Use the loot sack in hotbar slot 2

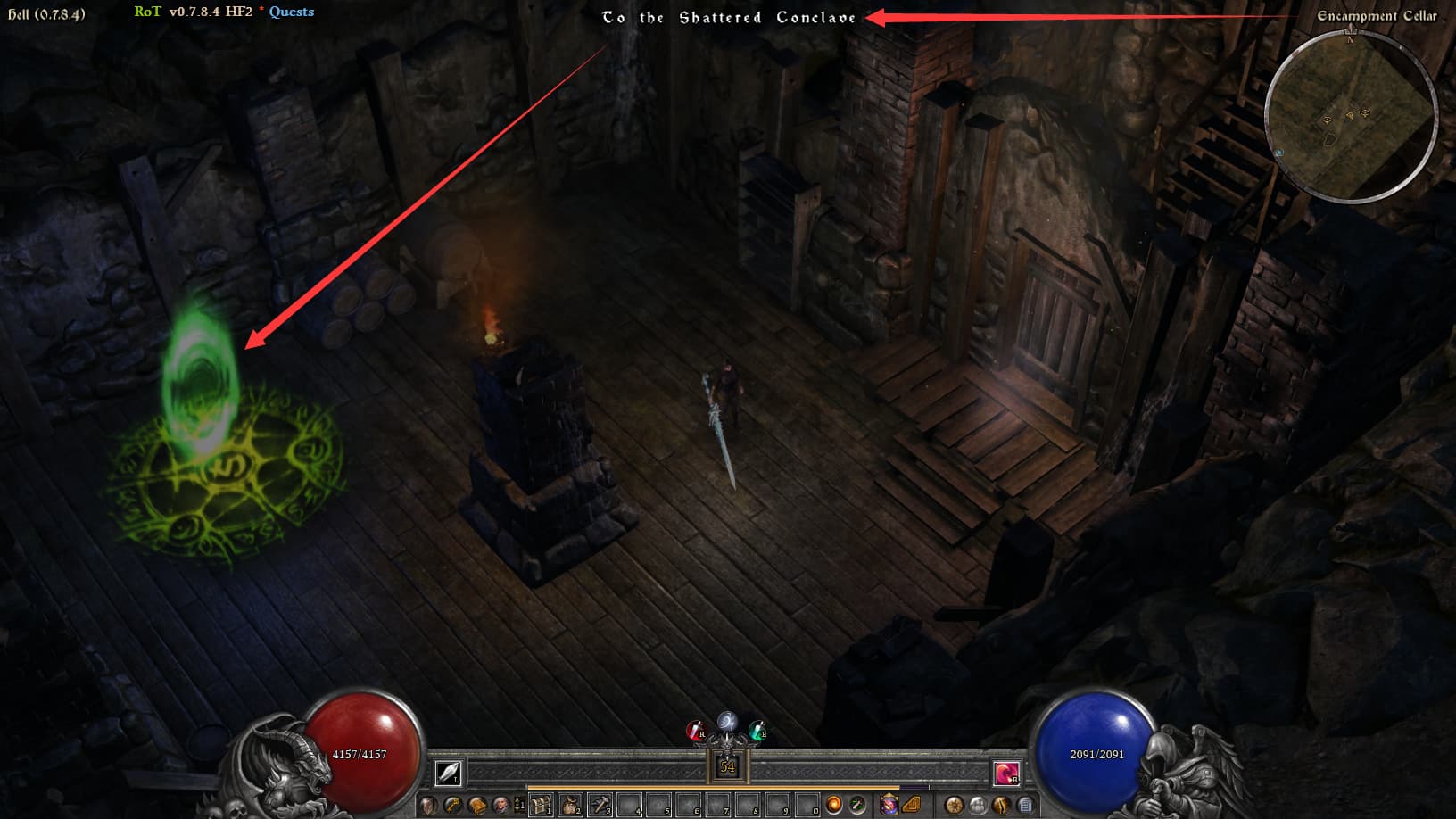(x=570, y=806)
